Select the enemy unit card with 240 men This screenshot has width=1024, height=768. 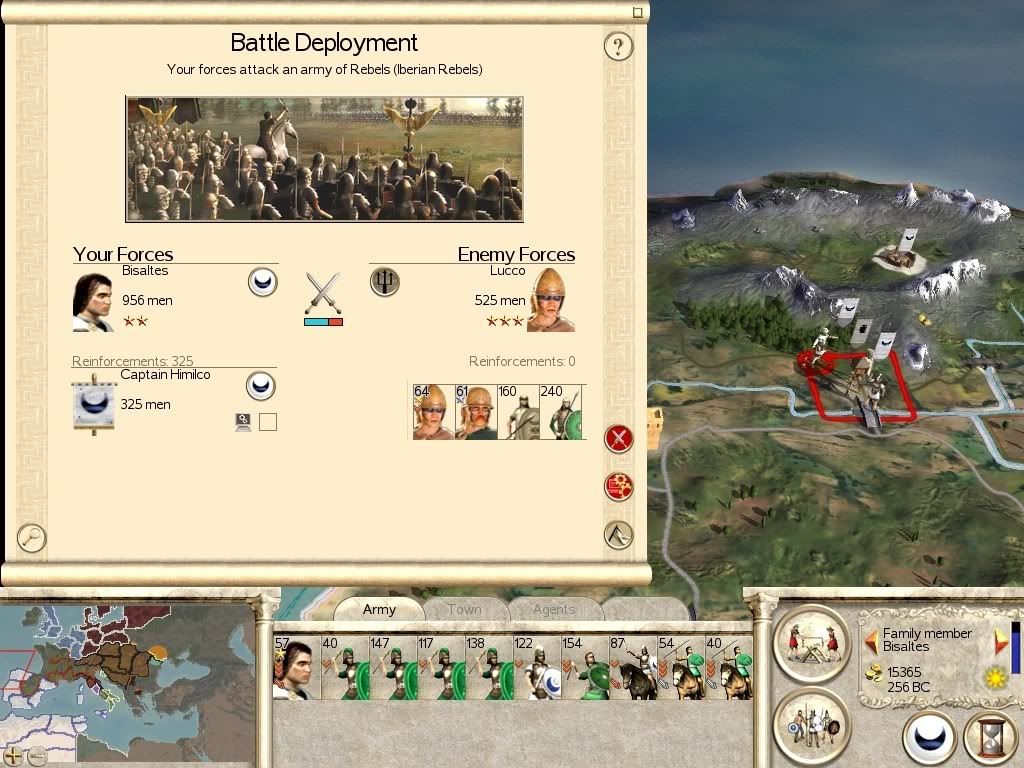(561, 412)
